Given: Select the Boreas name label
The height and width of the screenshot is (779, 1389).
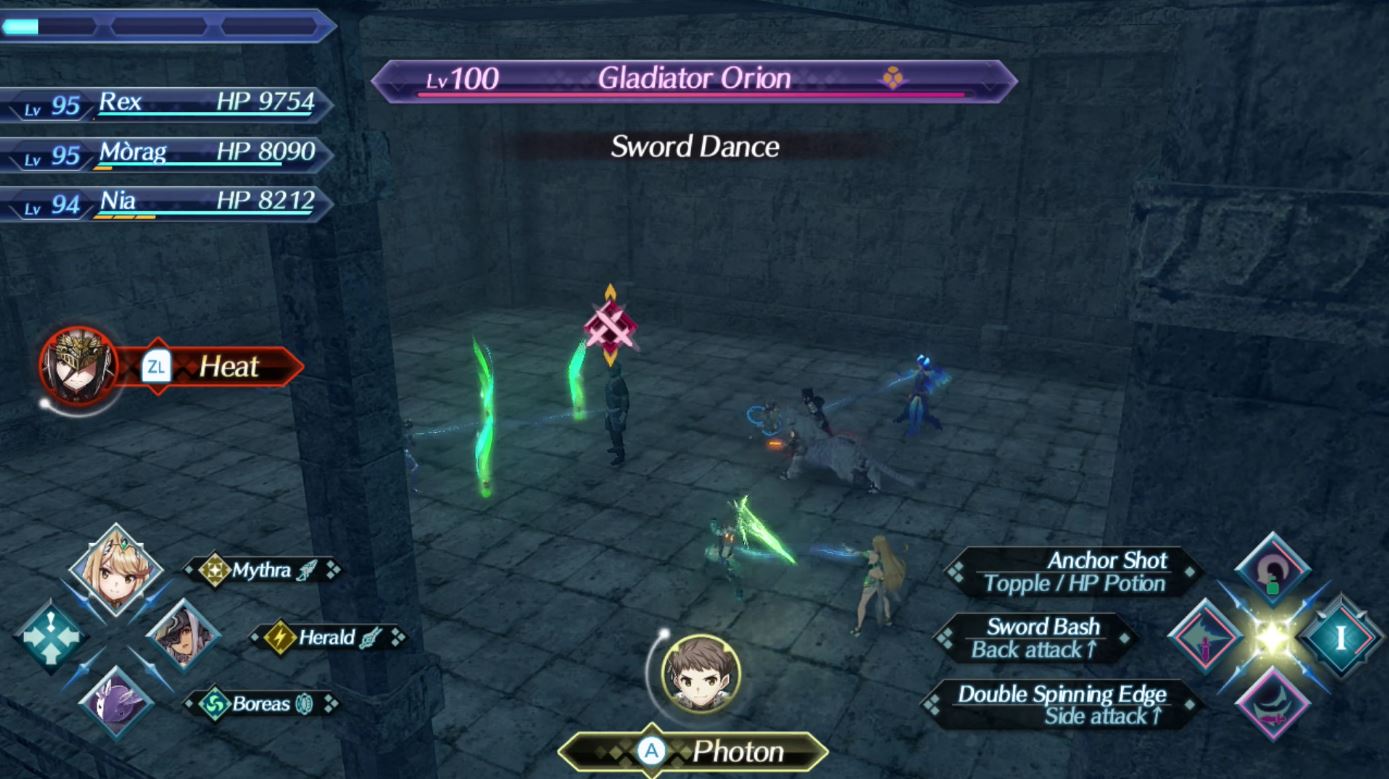Looking at the screenshot, I should [x=262, y=704].
